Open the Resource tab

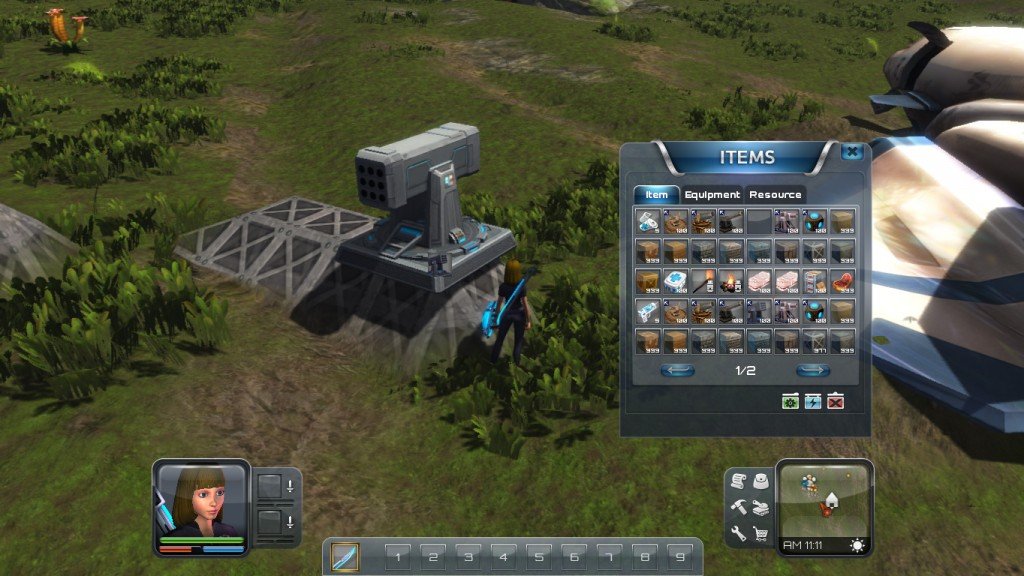775,195
